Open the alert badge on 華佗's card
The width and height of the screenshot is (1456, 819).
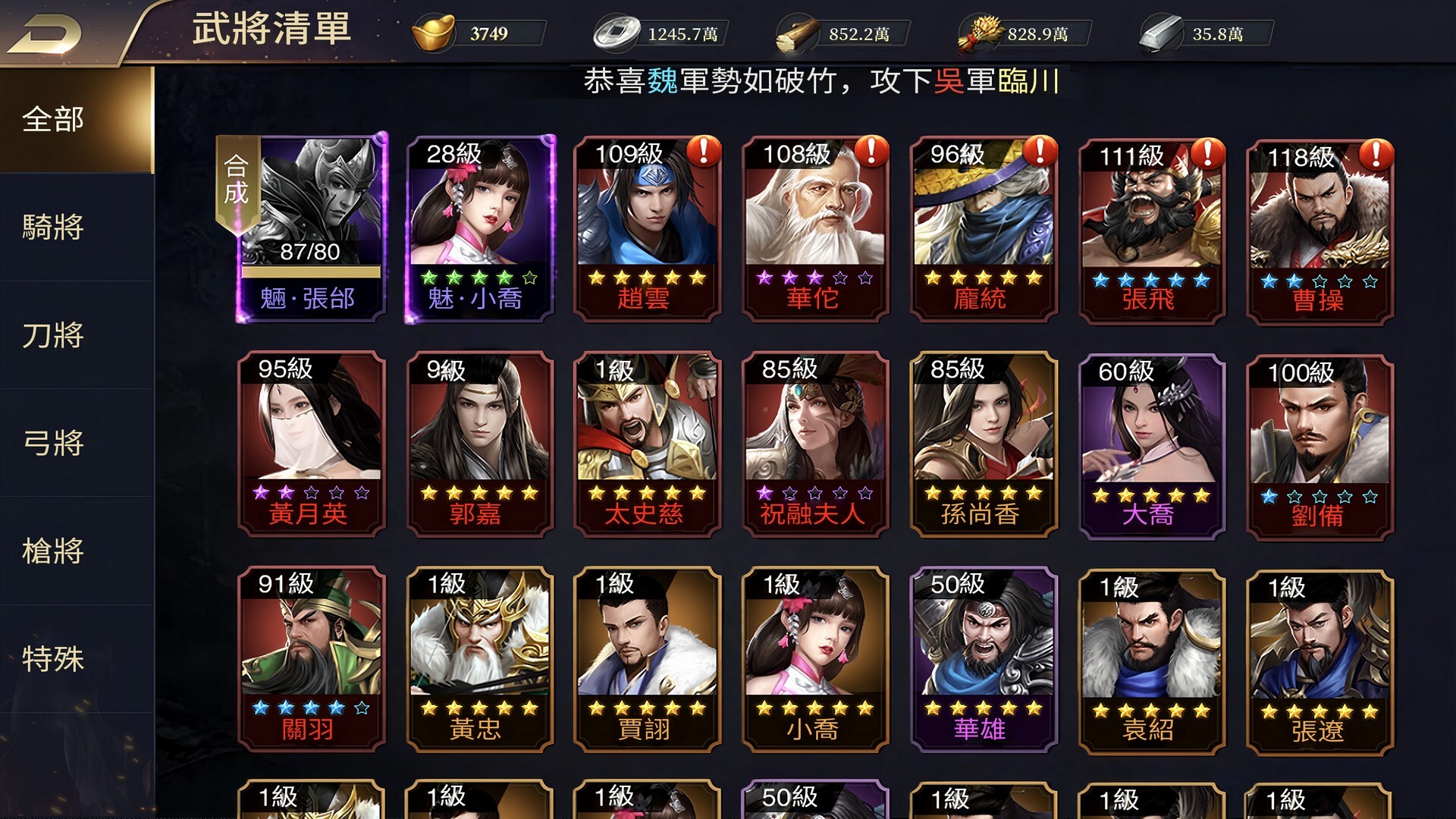871,152
